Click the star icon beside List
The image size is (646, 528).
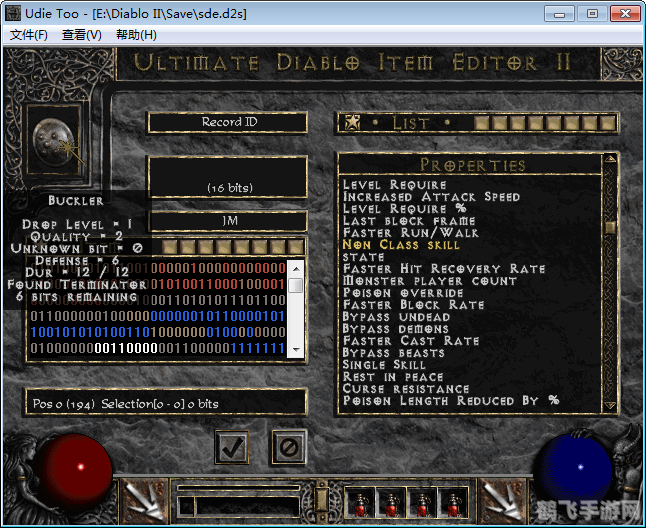pyautogui.click(x=352, y=123)
